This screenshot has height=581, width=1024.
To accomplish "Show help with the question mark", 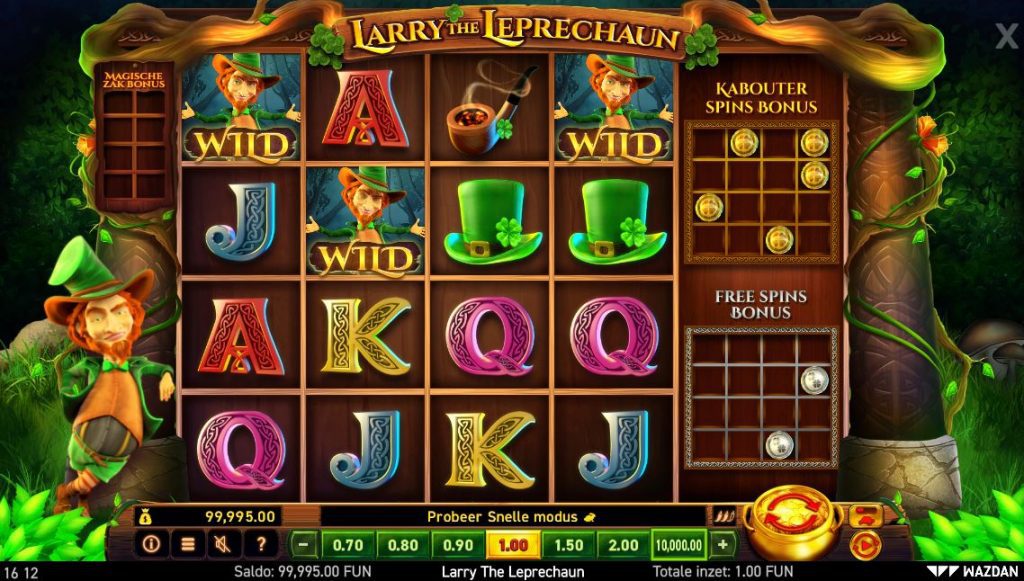I will [x=260, y=545].
